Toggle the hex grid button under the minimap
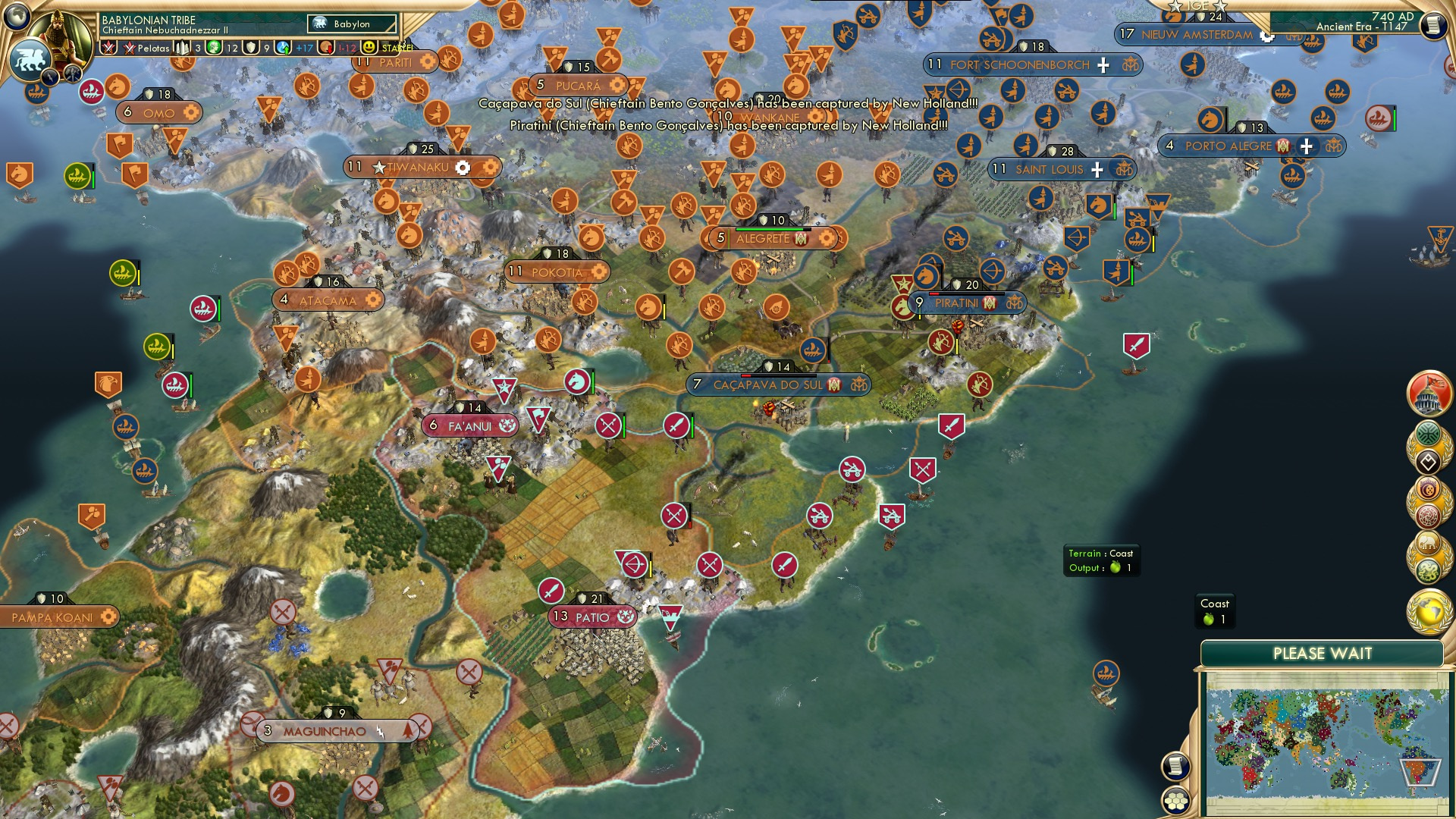 pos(1174,800)
